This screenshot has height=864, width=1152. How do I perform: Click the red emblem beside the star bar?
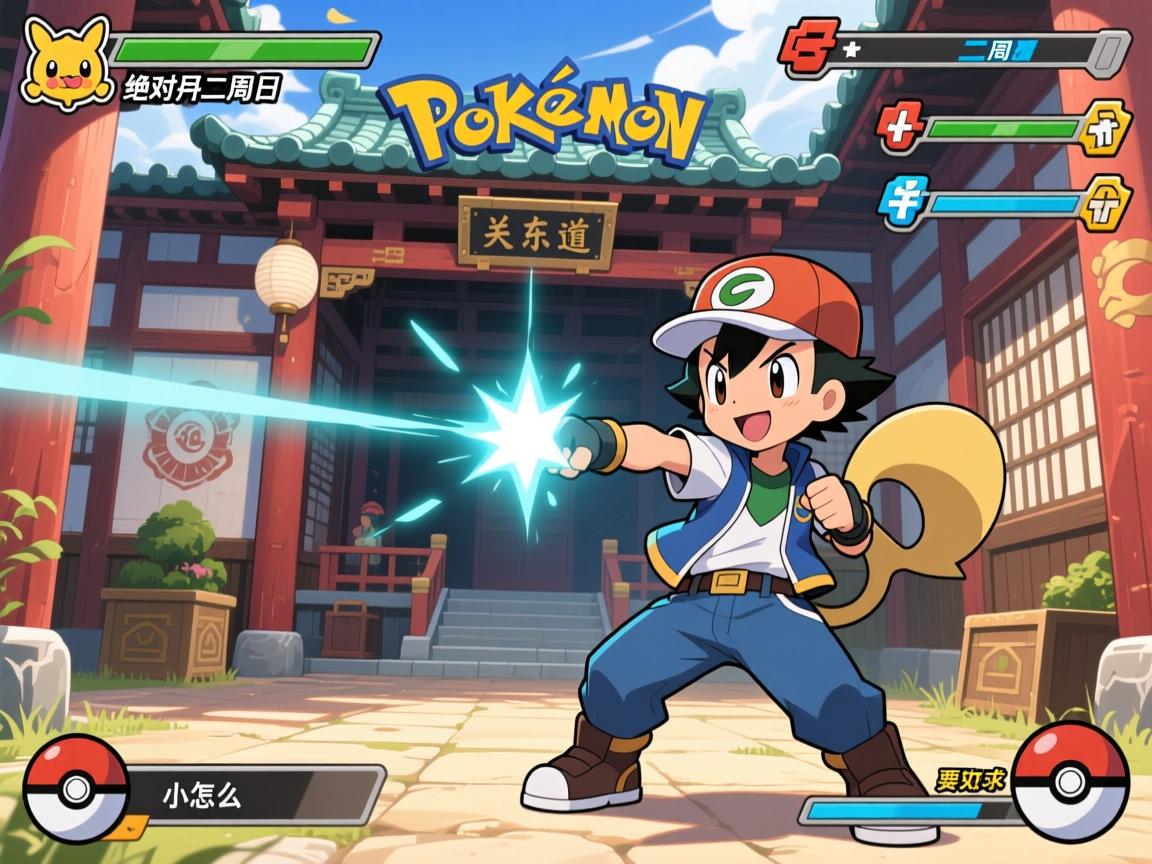click(x=810, y=50)
